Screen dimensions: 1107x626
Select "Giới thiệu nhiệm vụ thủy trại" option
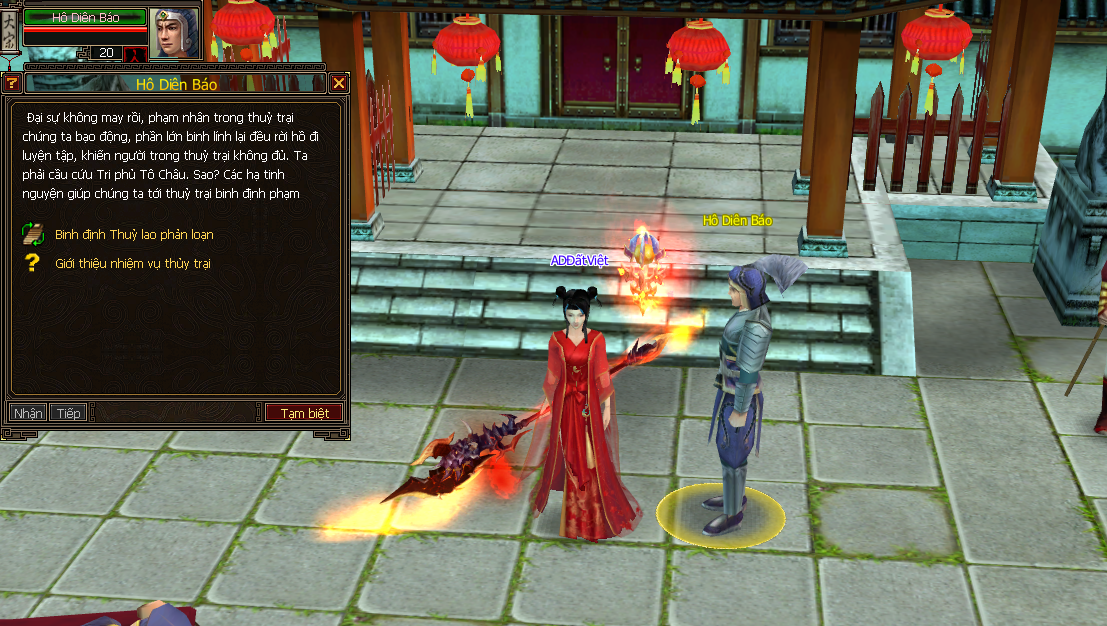pyautogui.click(x=132, y=263)
